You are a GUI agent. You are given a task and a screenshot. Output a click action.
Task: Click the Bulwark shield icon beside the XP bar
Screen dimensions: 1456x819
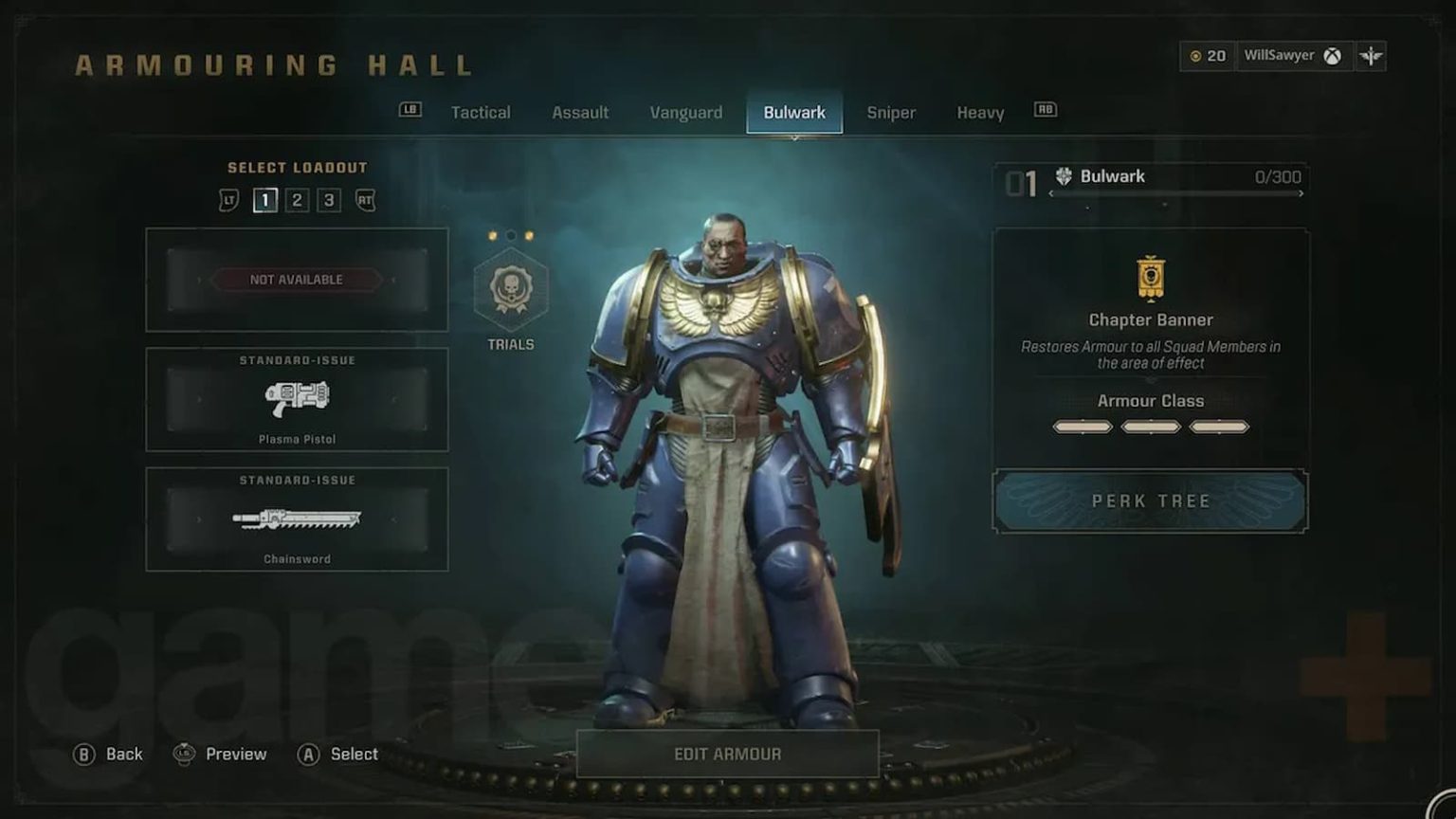[1063, 174]
